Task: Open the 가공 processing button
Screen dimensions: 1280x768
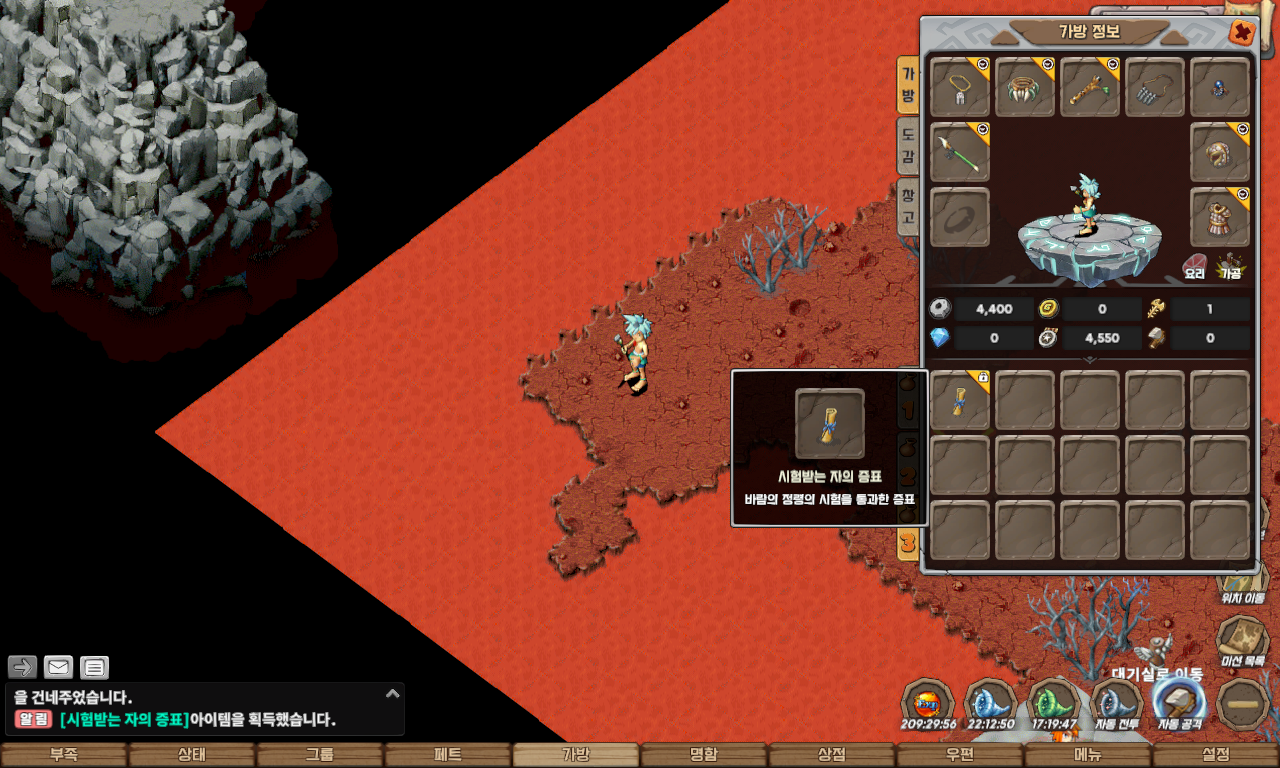Action: pos(1230,265)
